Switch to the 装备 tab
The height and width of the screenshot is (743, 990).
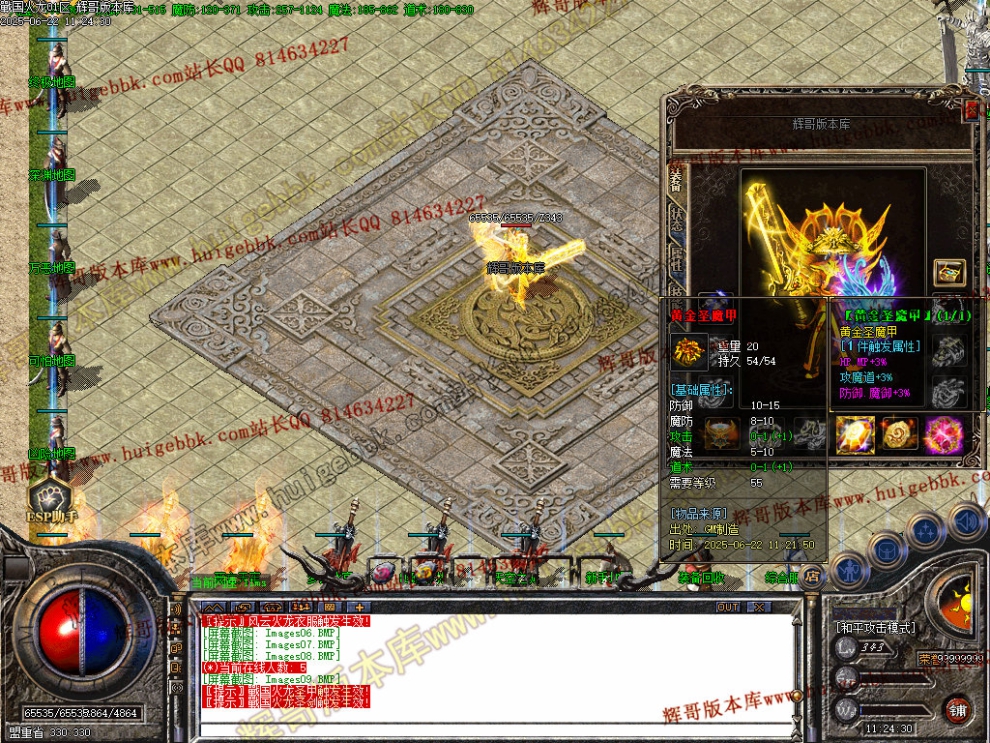[x=676, y=180]
